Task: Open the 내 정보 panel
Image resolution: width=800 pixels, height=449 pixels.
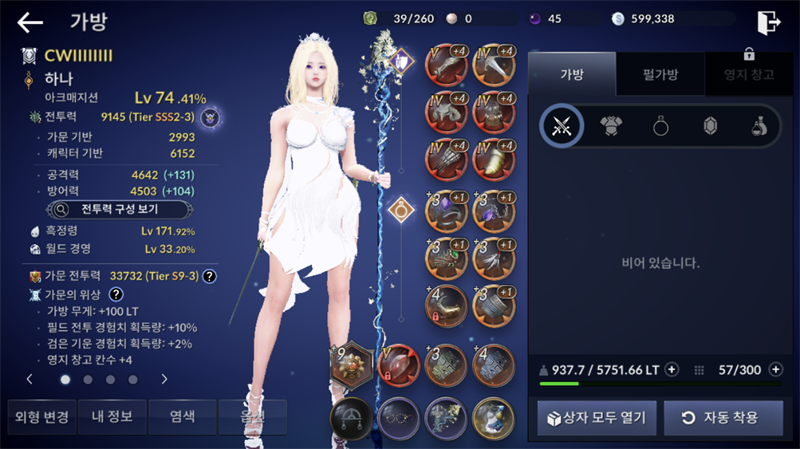Action: [112, 416]
